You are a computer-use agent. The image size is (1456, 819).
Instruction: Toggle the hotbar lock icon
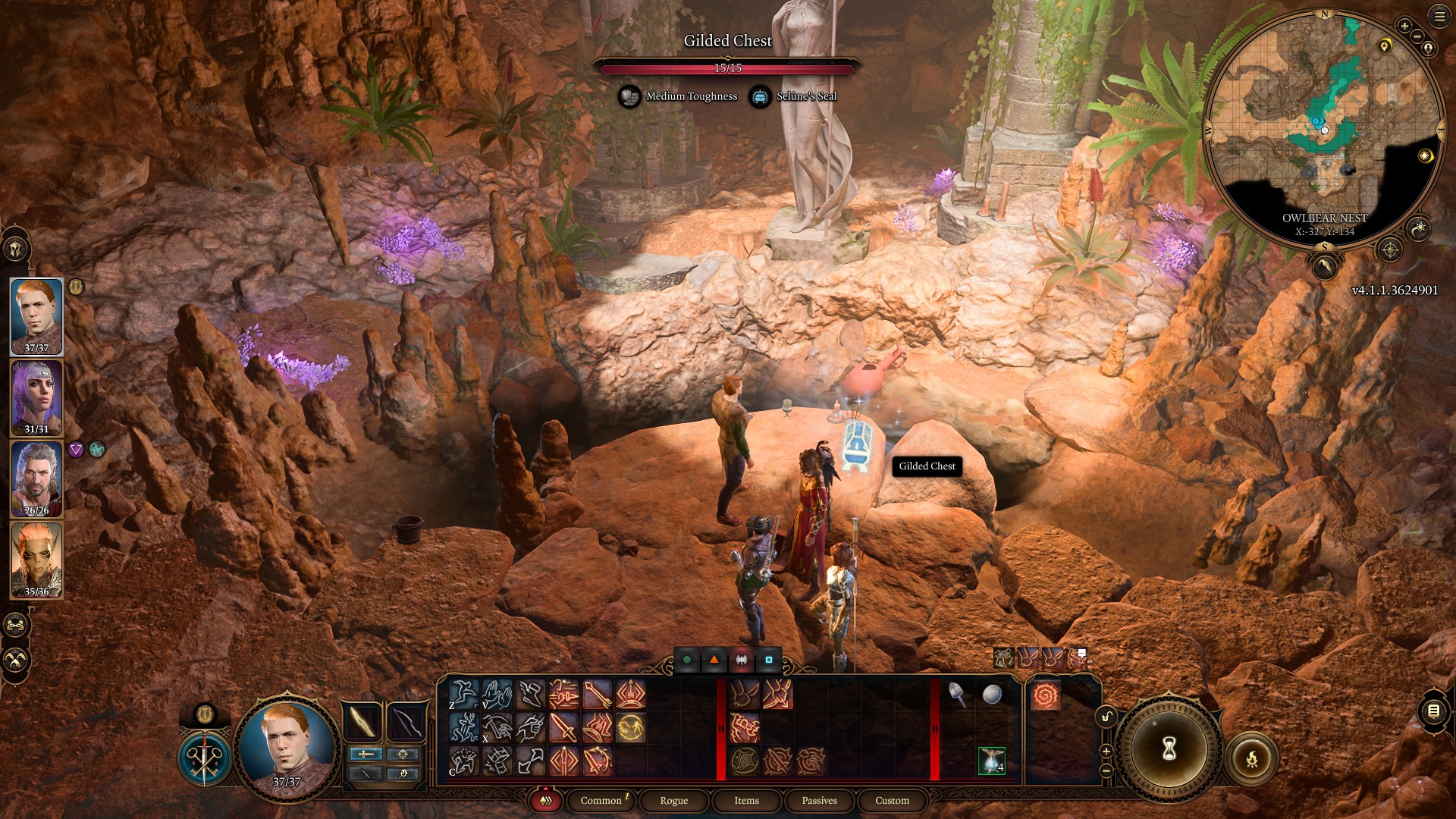pyautogui.click(x=1106, y=717)
